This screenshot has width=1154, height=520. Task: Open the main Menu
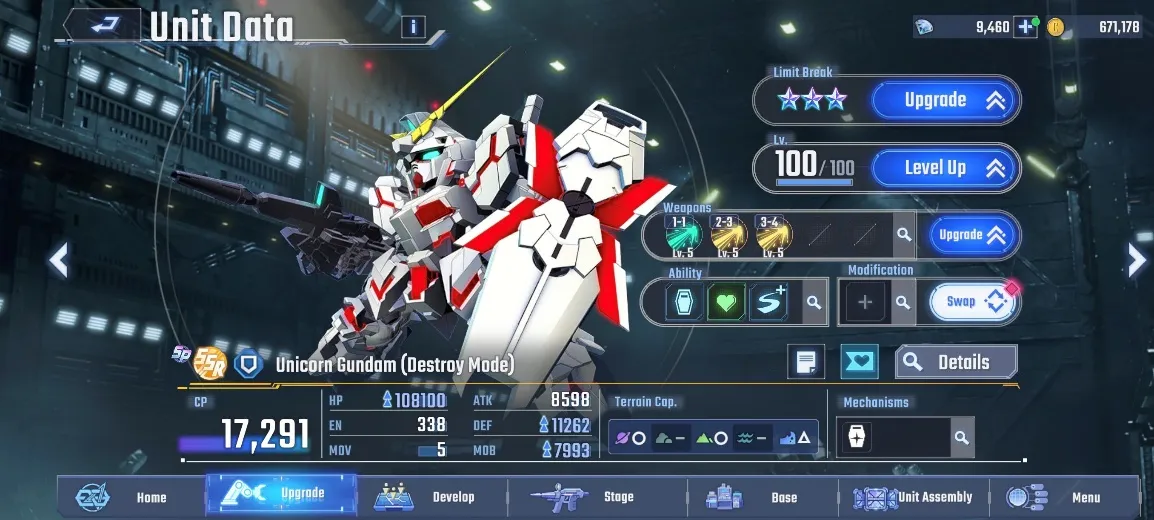[1064, 497]
